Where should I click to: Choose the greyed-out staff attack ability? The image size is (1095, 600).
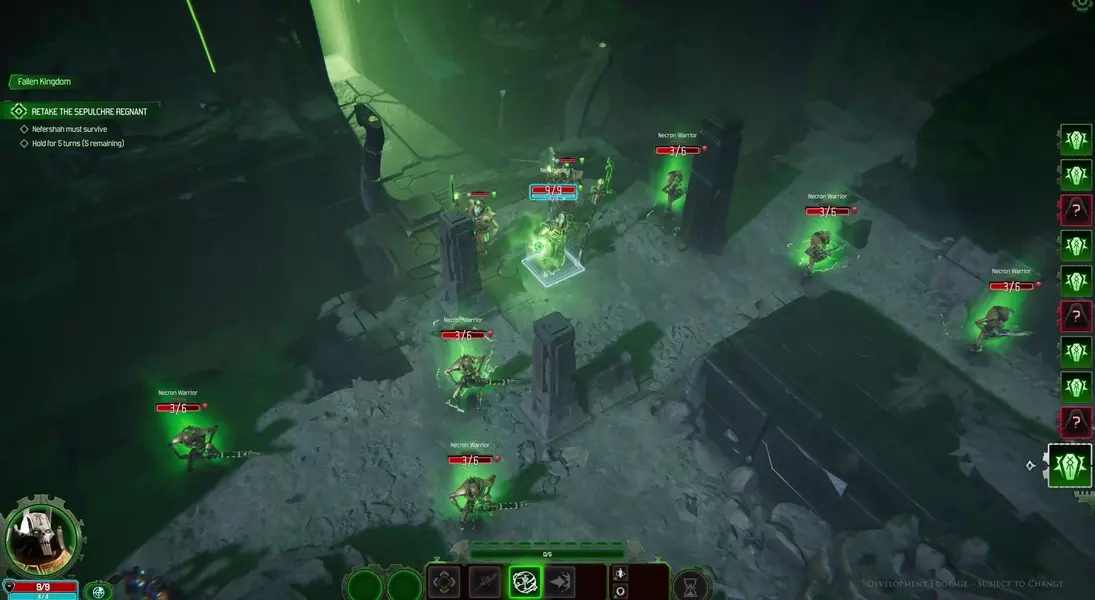(x=485, y=581)
